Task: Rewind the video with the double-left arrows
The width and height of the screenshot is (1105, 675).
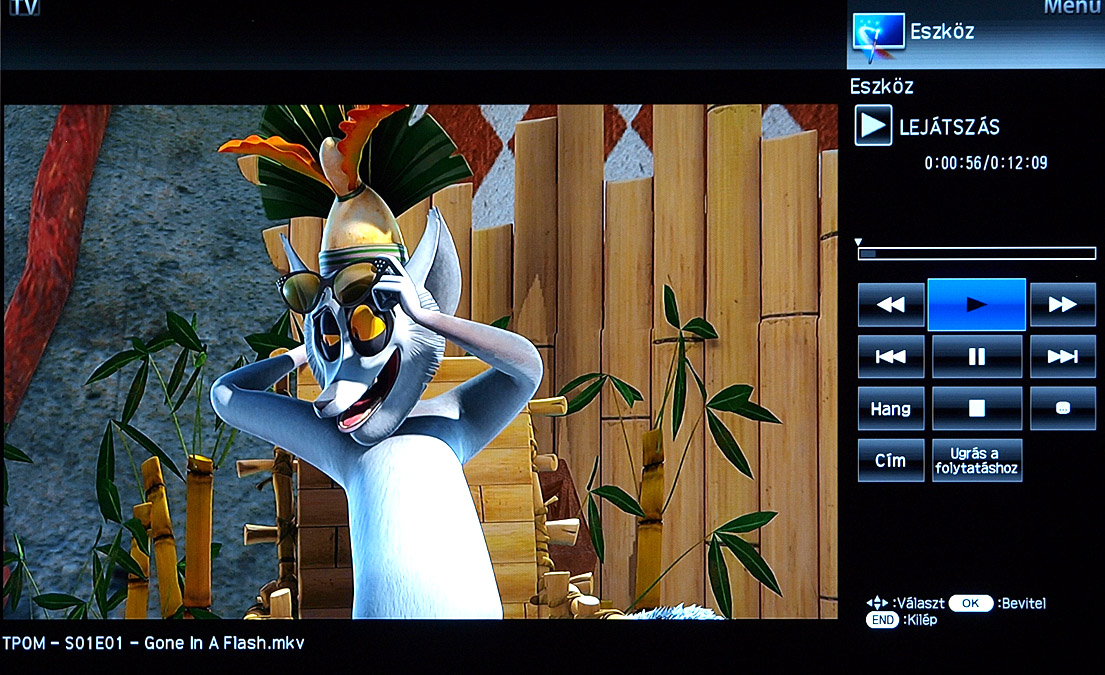Action: click(890, 305)
